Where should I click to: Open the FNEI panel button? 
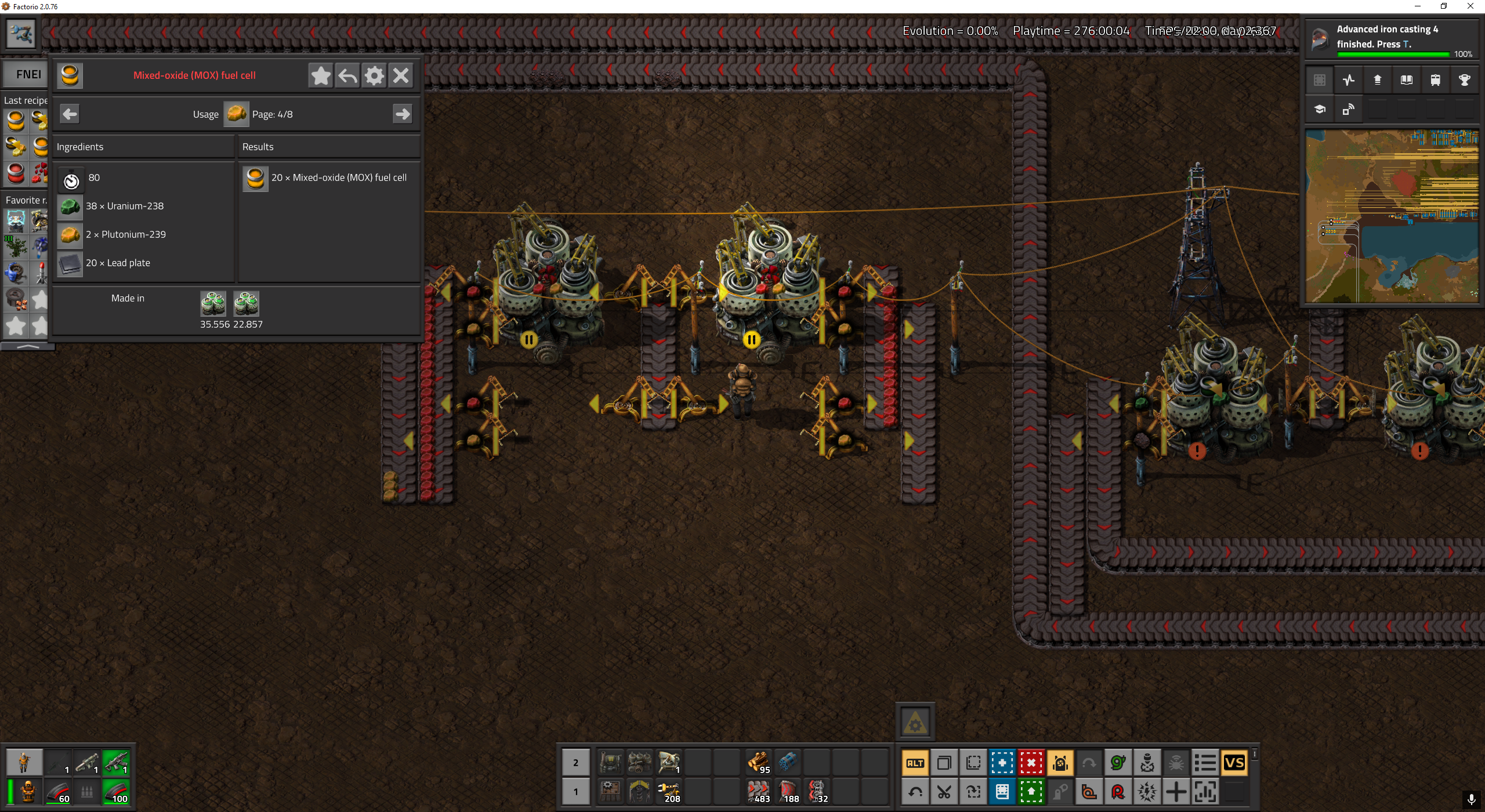(x=28, y=74)
